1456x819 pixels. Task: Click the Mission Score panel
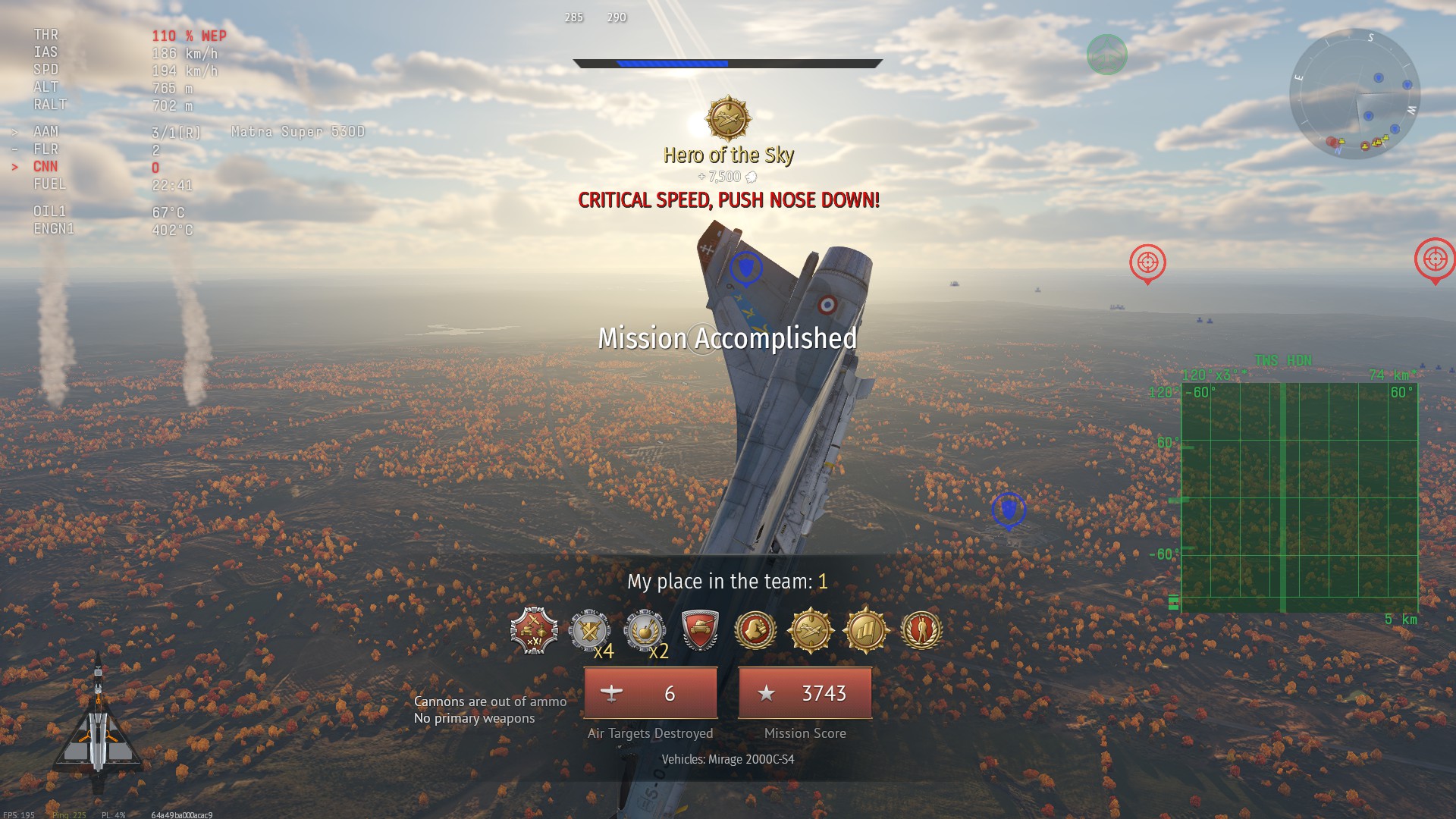[805, 693]
